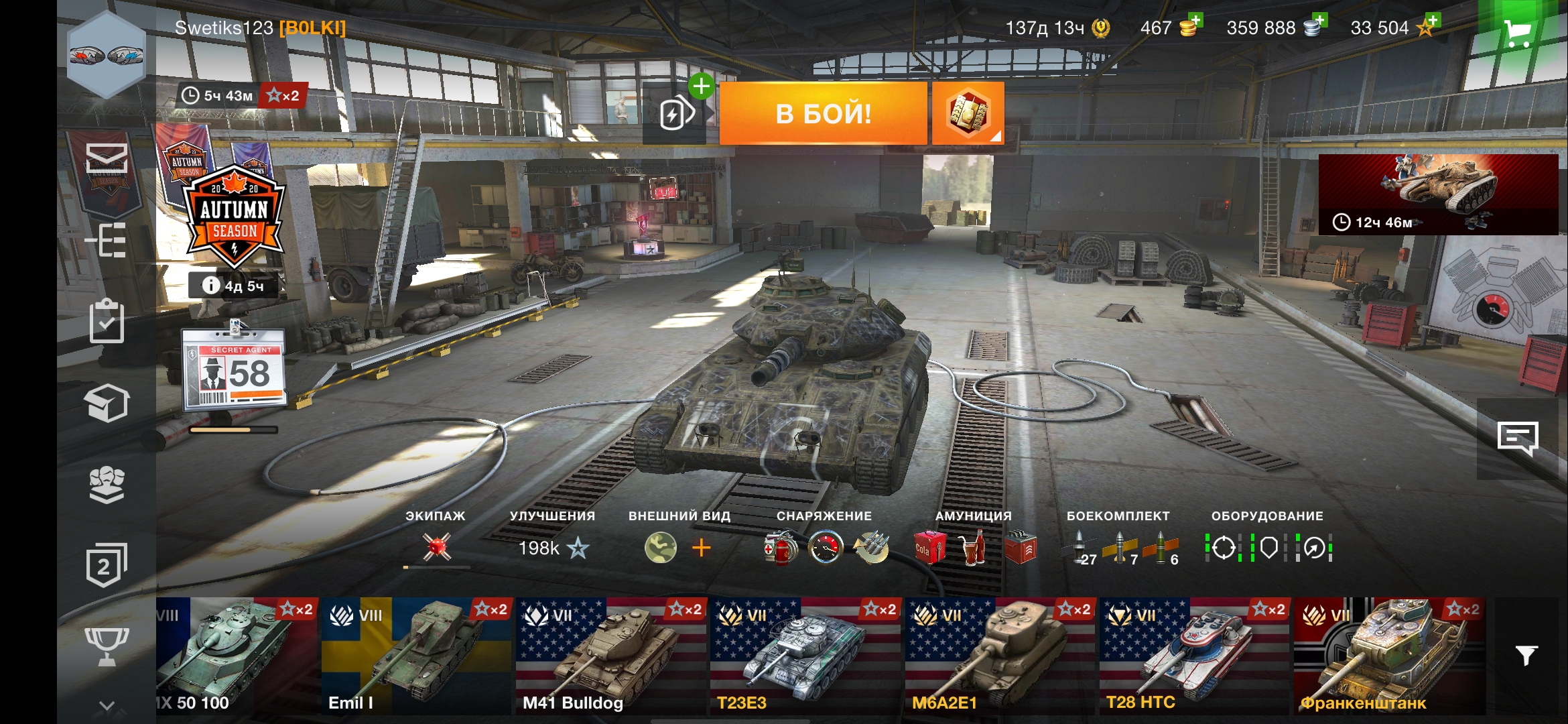The width and height of the screenshot is (1568, 724).
Task: Choose the Франкенштанк tank
Action: click(x=1388, y=656)
